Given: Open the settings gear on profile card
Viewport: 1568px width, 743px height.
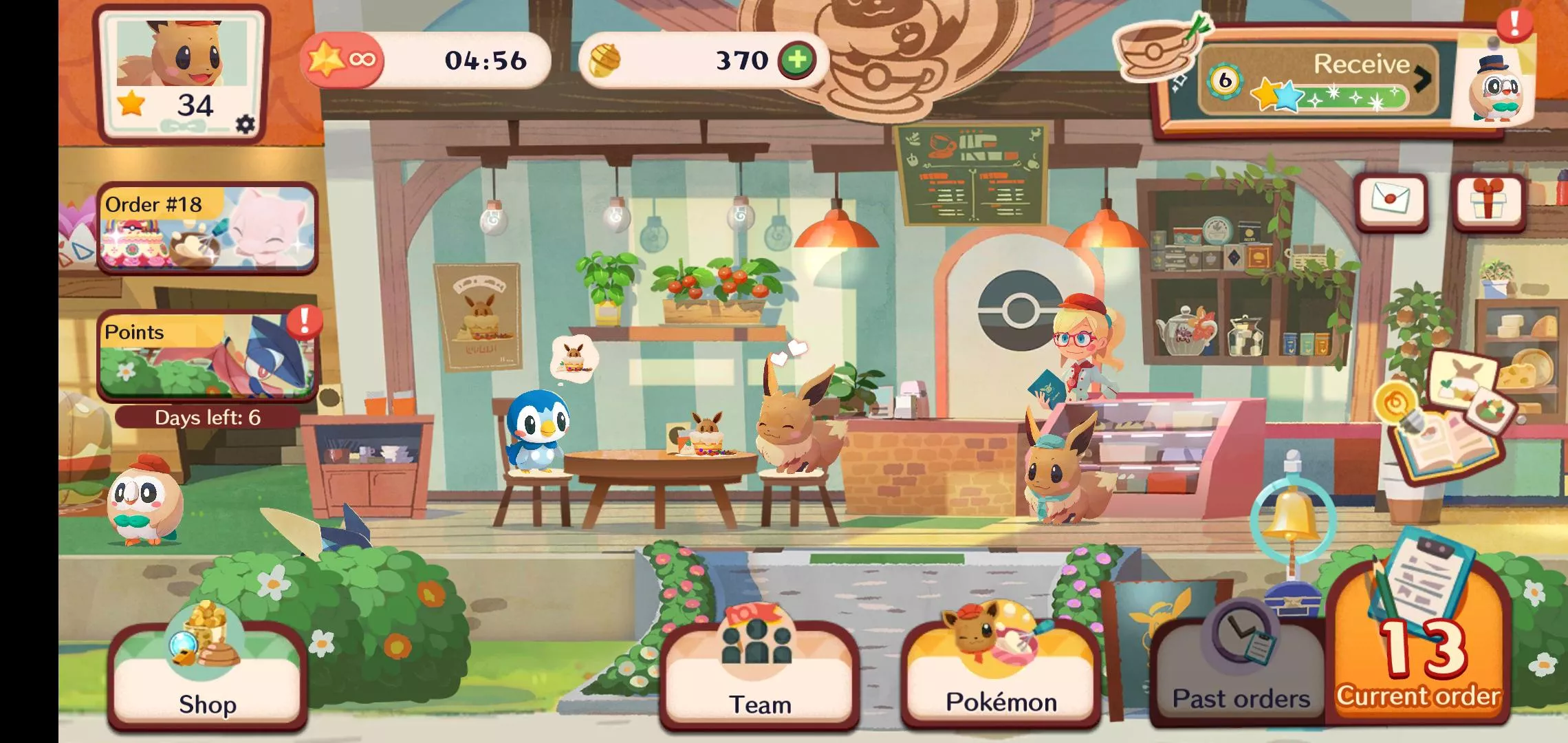Looking at the screenshot, I should [x=243, y=123].
